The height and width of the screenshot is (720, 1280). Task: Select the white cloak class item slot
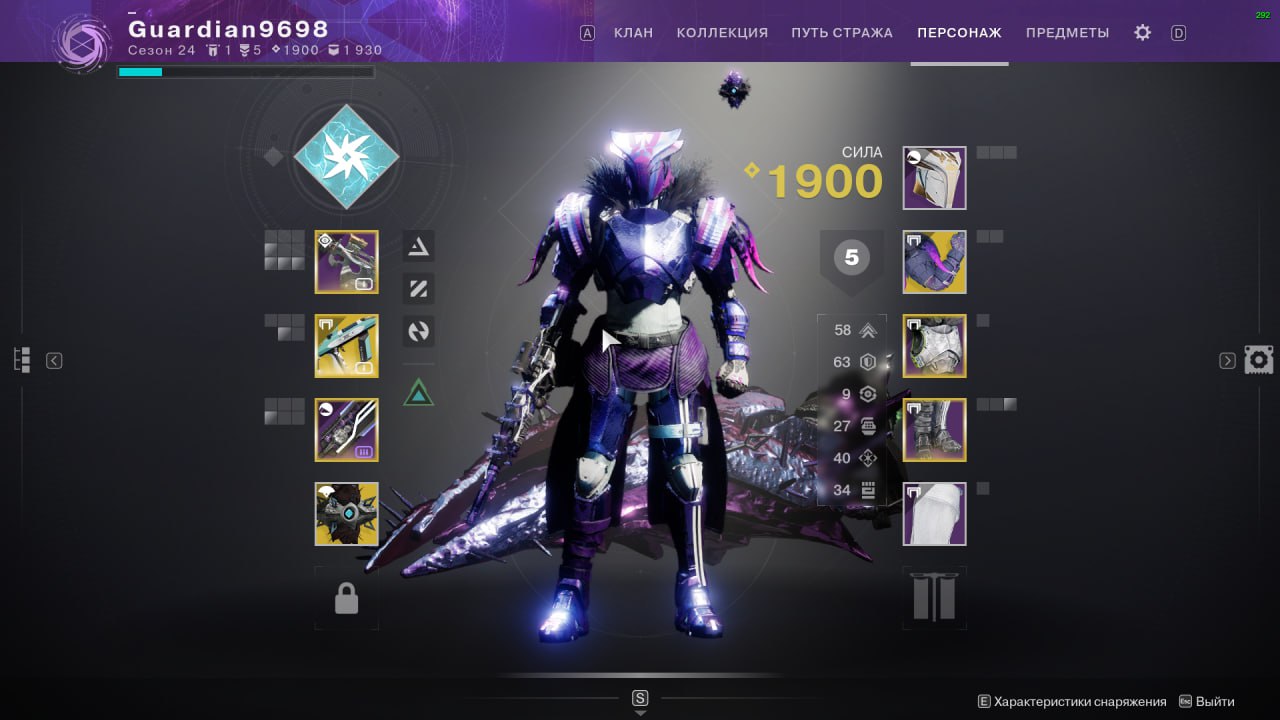tap(934, 514)
